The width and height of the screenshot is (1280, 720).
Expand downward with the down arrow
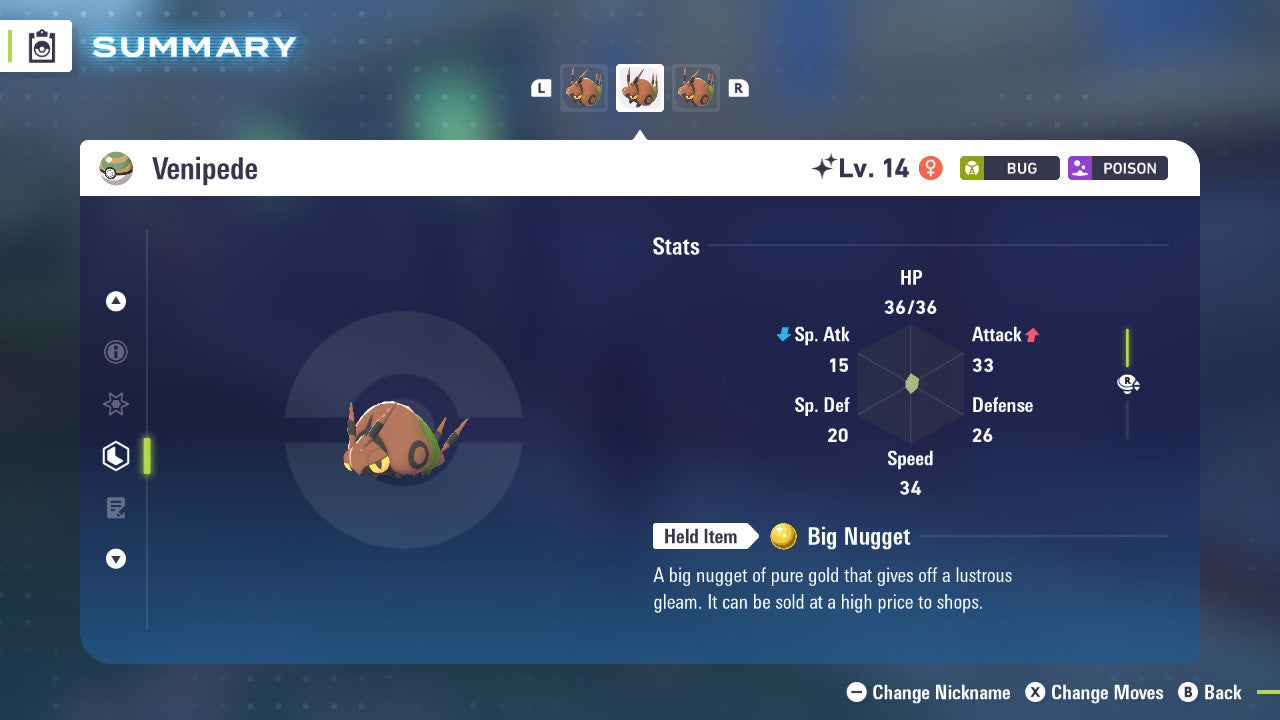click(x=116, y=559)
